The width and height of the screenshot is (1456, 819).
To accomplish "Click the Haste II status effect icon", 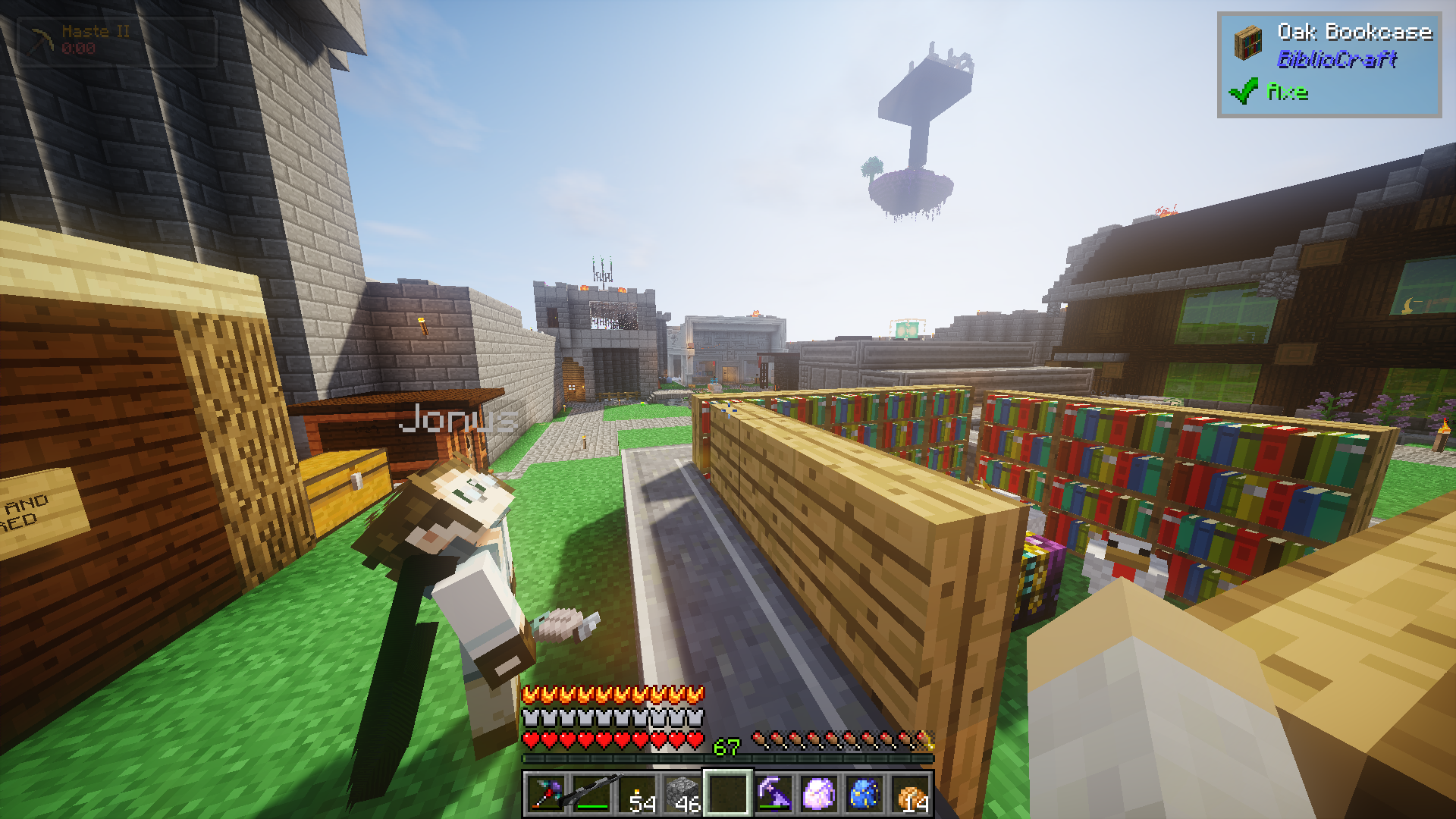I will pyautogui.click(x=41, y=39).
